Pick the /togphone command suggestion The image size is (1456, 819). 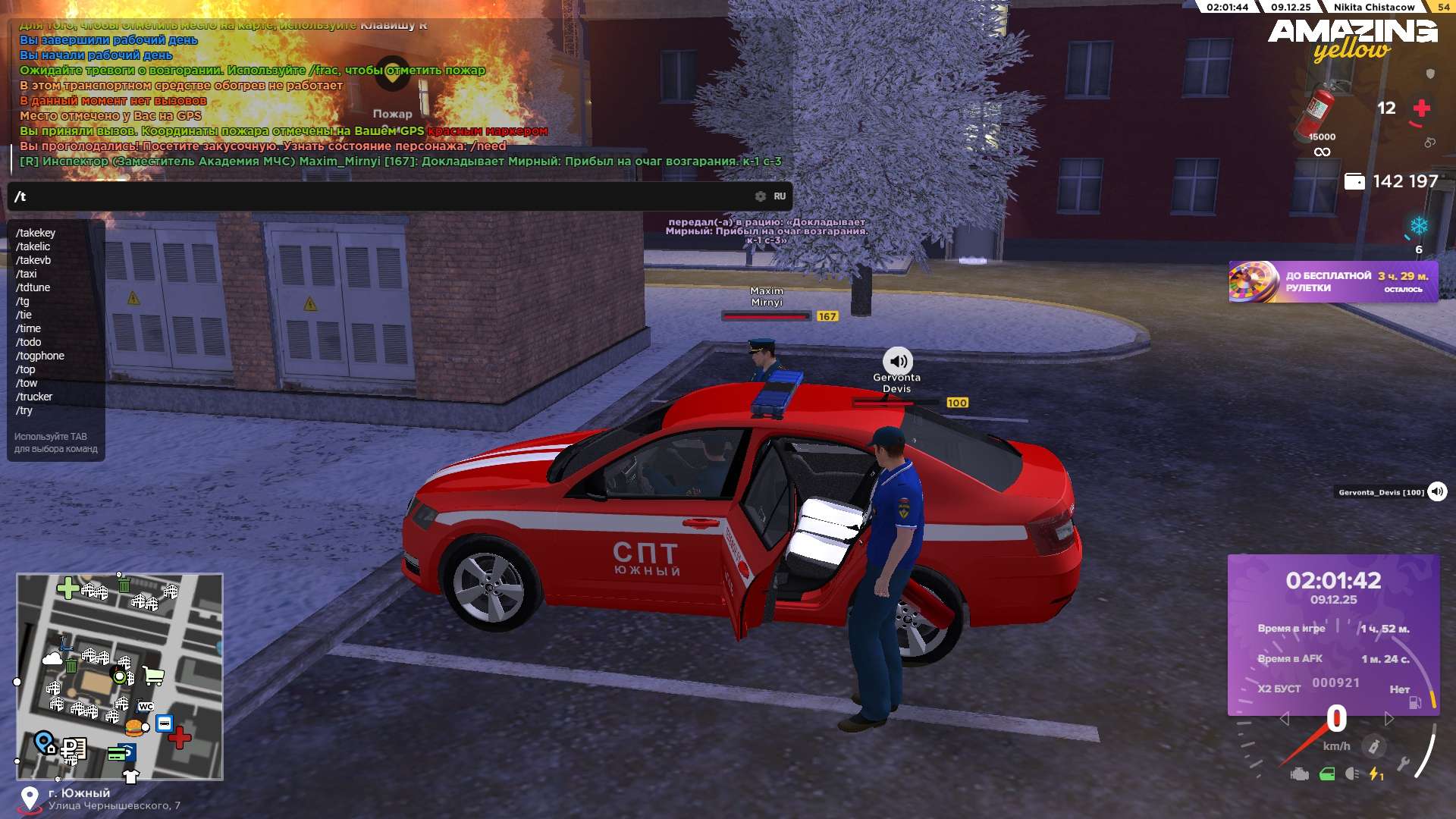pyautogui.click(x=40, y=356)
